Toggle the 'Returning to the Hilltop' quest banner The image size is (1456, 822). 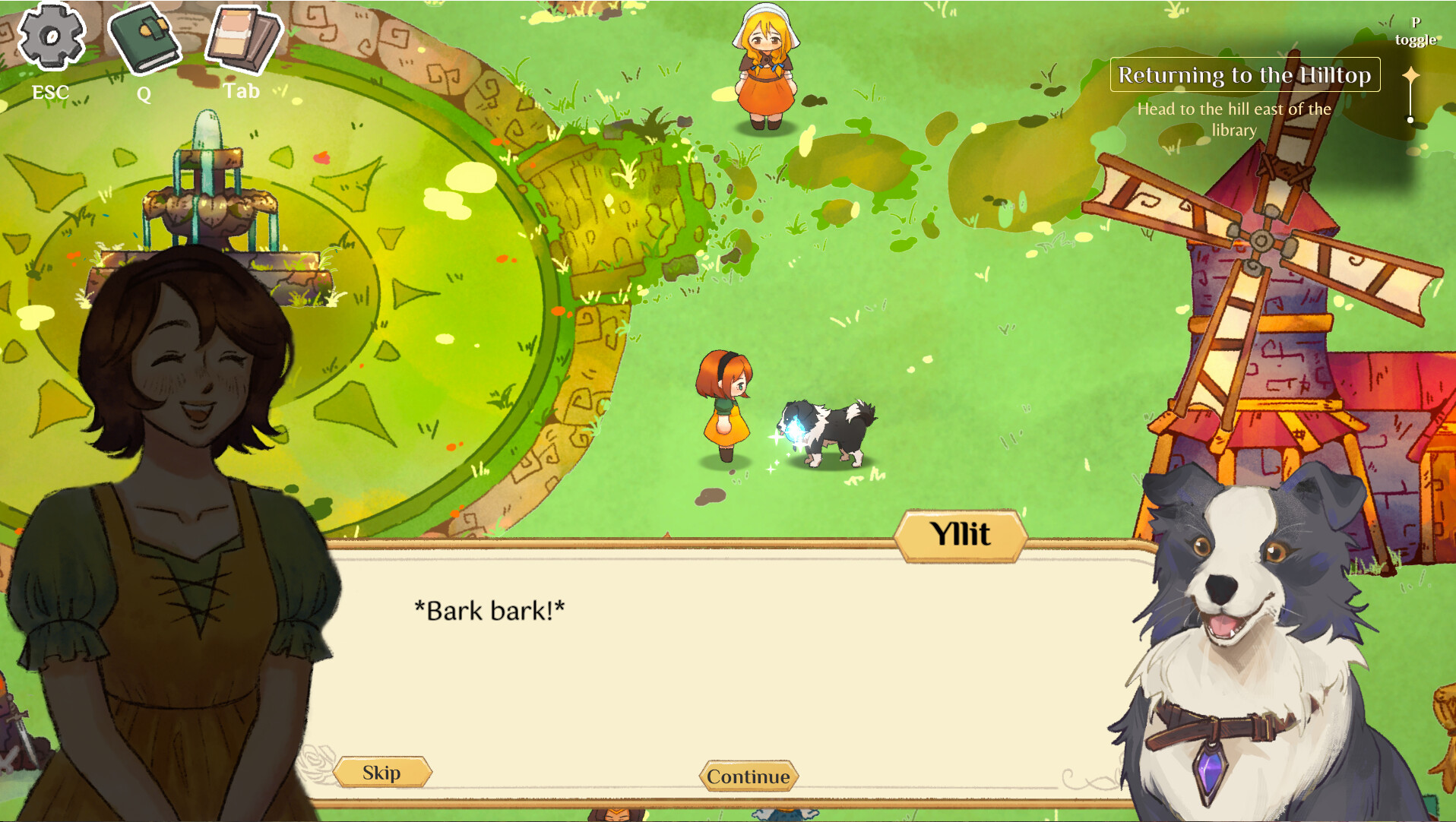tap(1243, 75)
